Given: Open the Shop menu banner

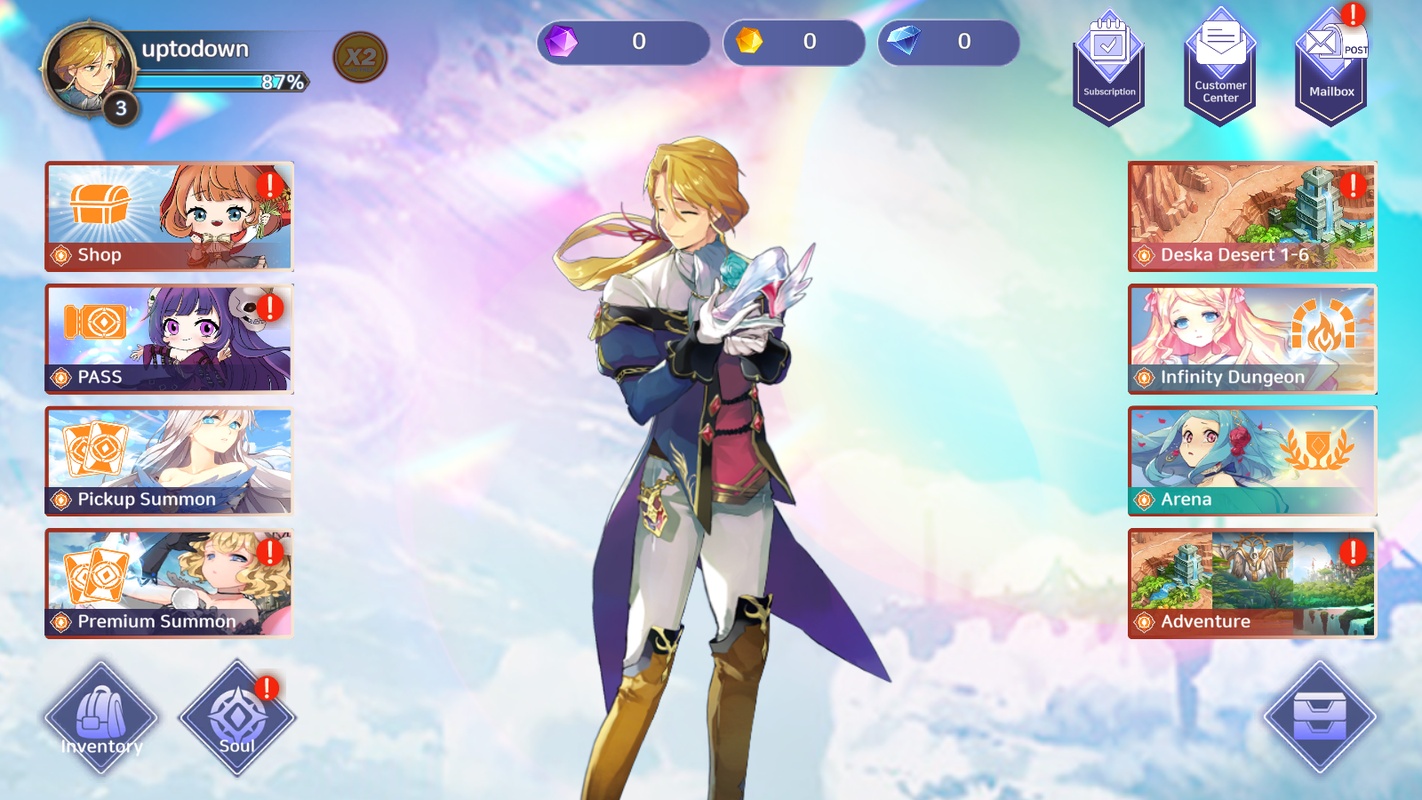Looking at the screenshot, I should point(169,216).
